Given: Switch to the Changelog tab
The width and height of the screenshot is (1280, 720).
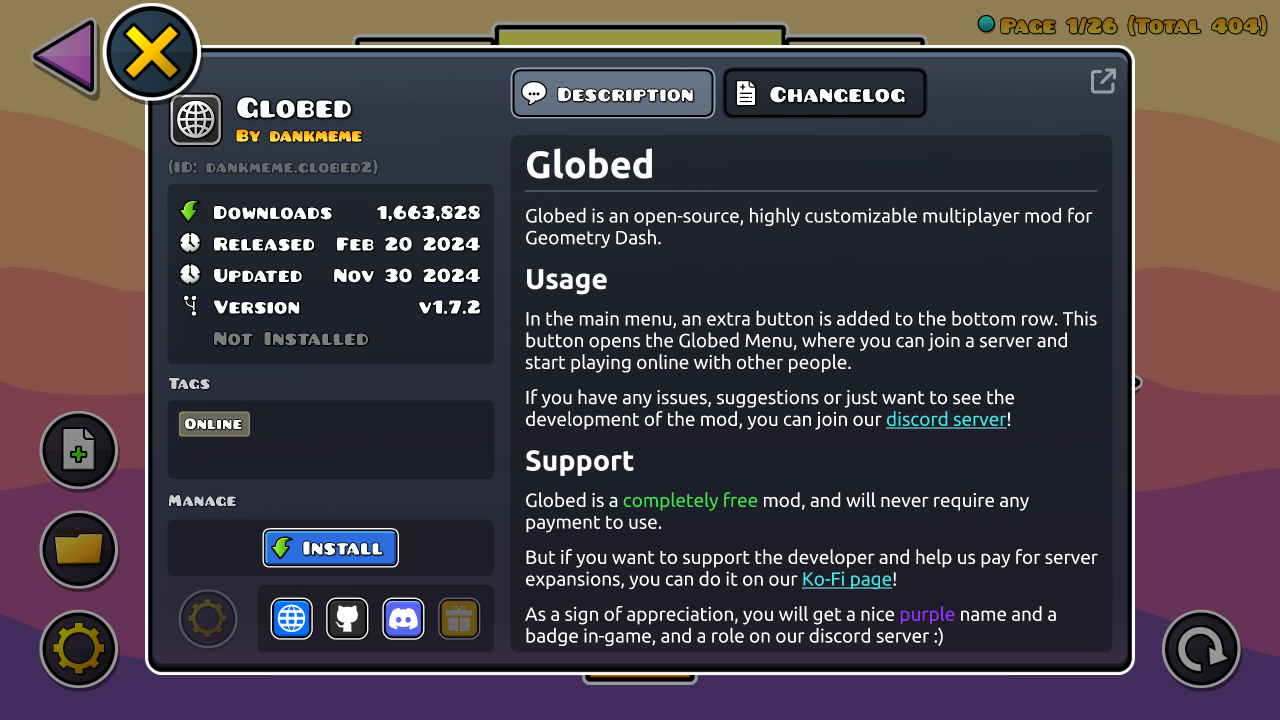Looking at the screenshot, I should [x=824, y=94].
